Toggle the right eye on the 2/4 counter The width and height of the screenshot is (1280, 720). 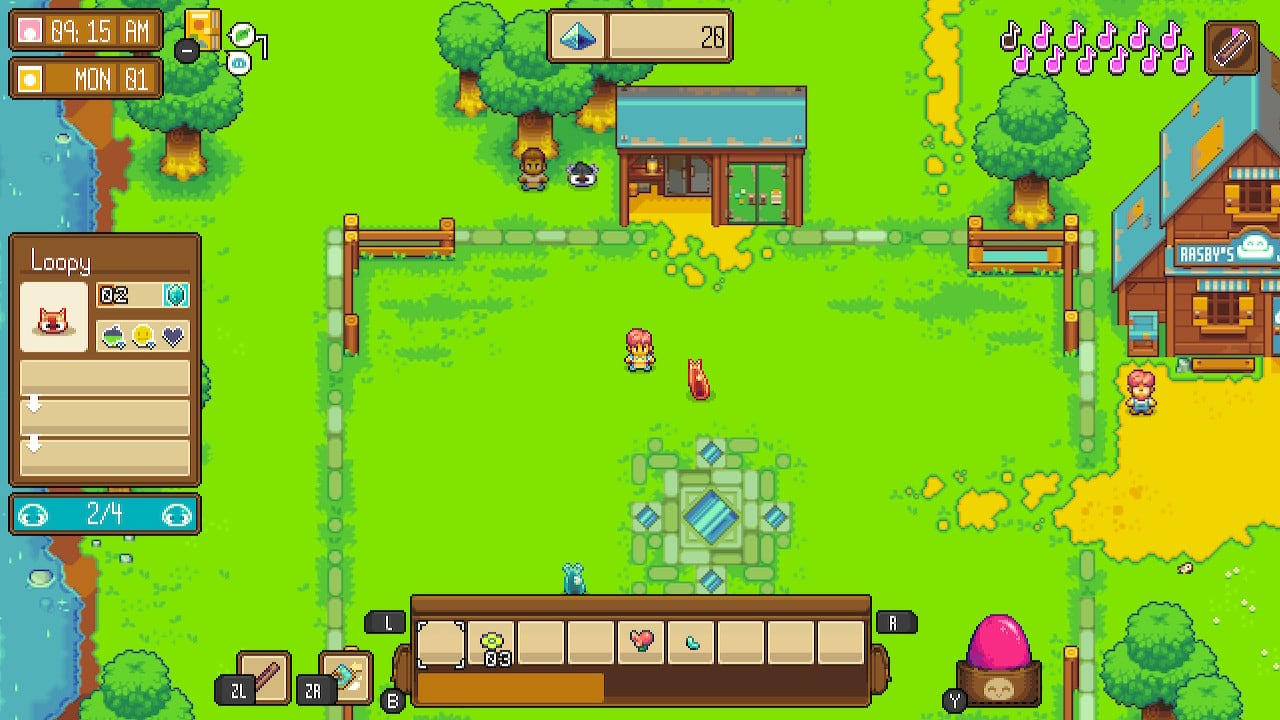click(178, 514)
